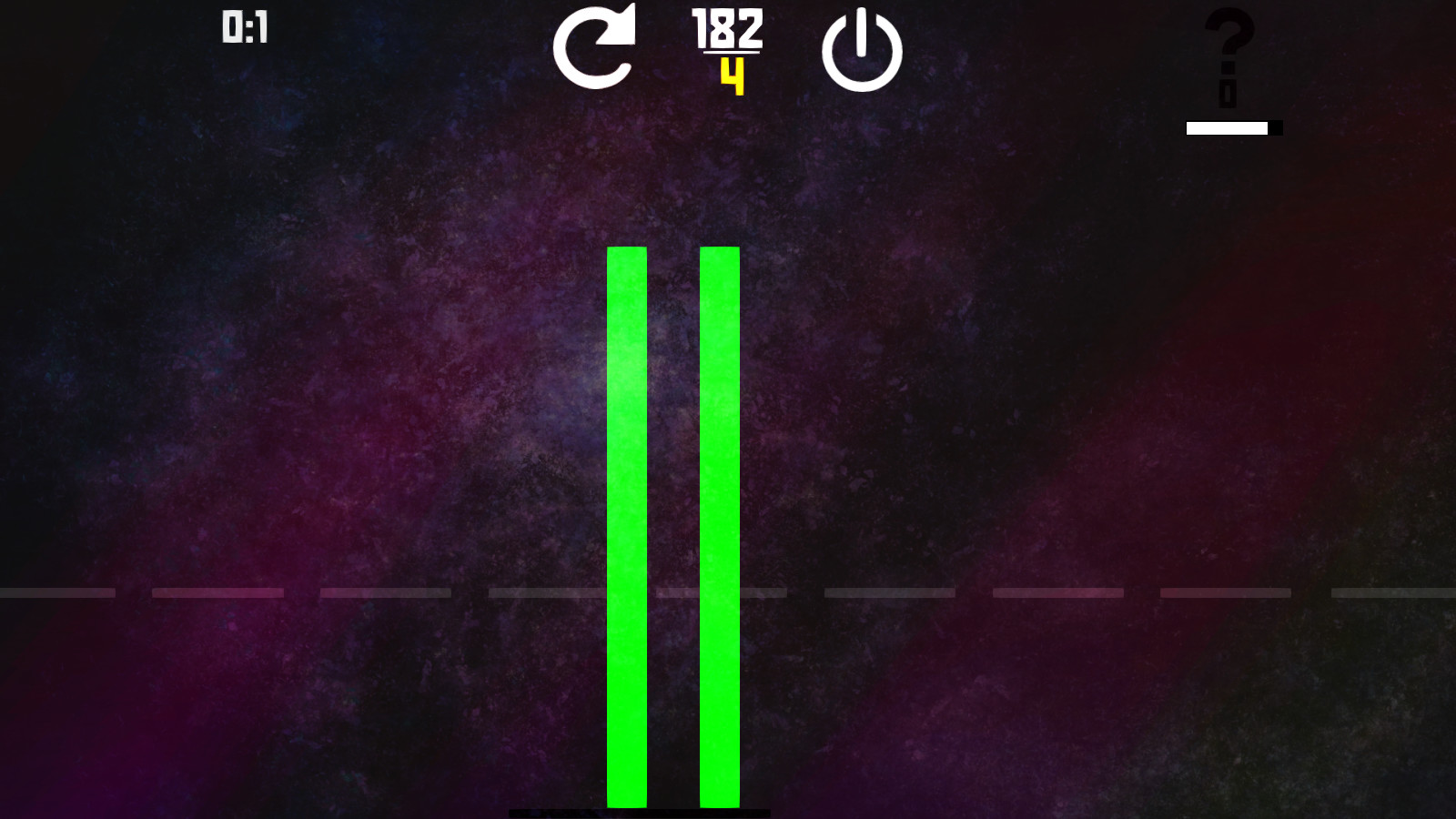Click the divider line under the score 182
This screenshot has width=1456, height=819.
coord(733,56)
